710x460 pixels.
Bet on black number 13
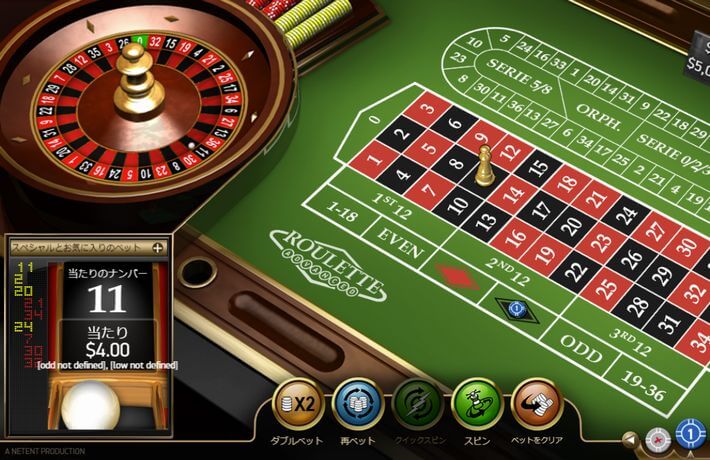pyautogui.click(x=488, y=220)
